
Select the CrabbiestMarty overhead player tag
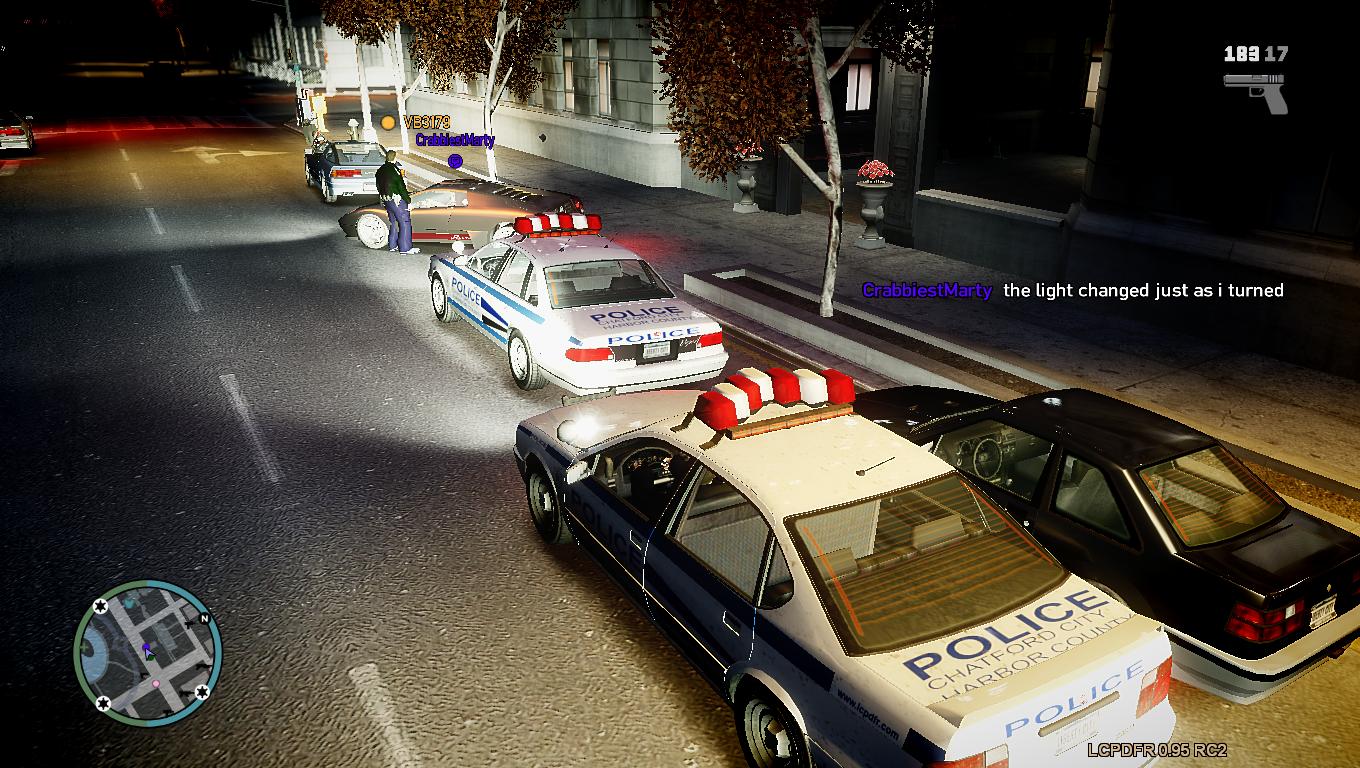(455, 140)
